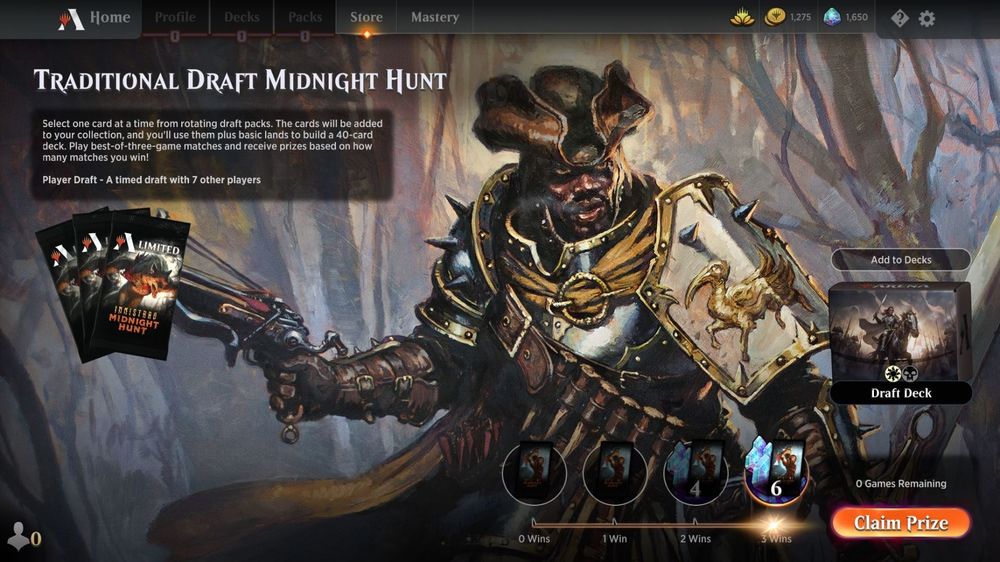The image size is (1000, 562).
Task: View the 0 Wins reward
Action: [x=534, y=473]
